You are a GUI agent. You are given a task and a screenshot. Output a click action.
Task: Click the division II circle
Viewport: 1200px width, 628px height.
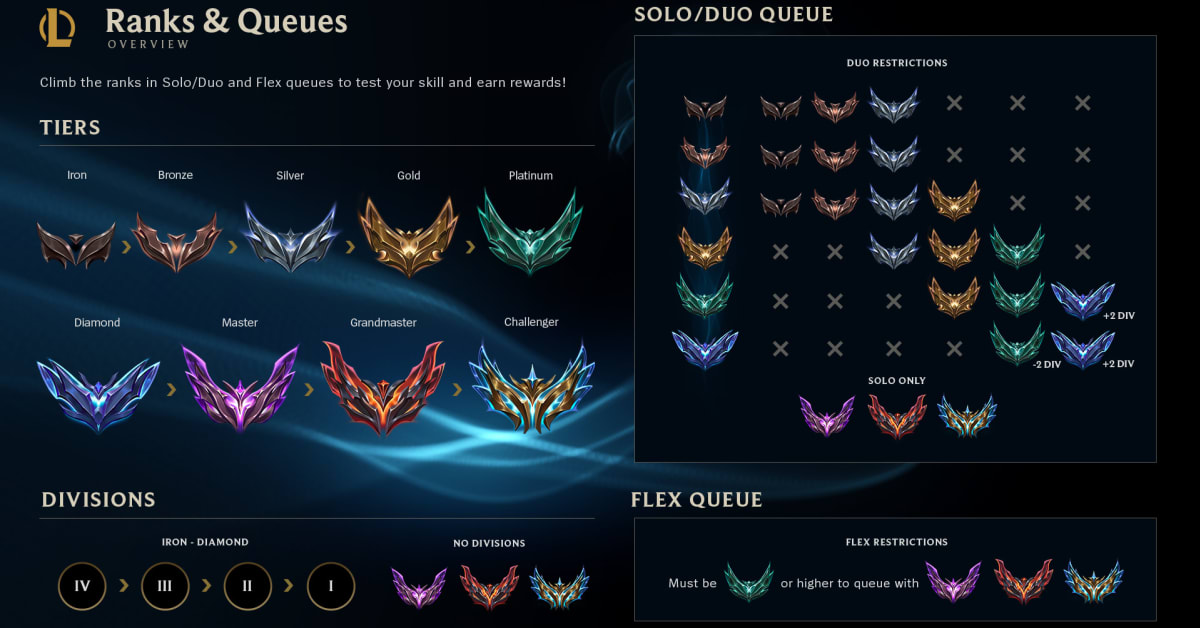(248, 586)
